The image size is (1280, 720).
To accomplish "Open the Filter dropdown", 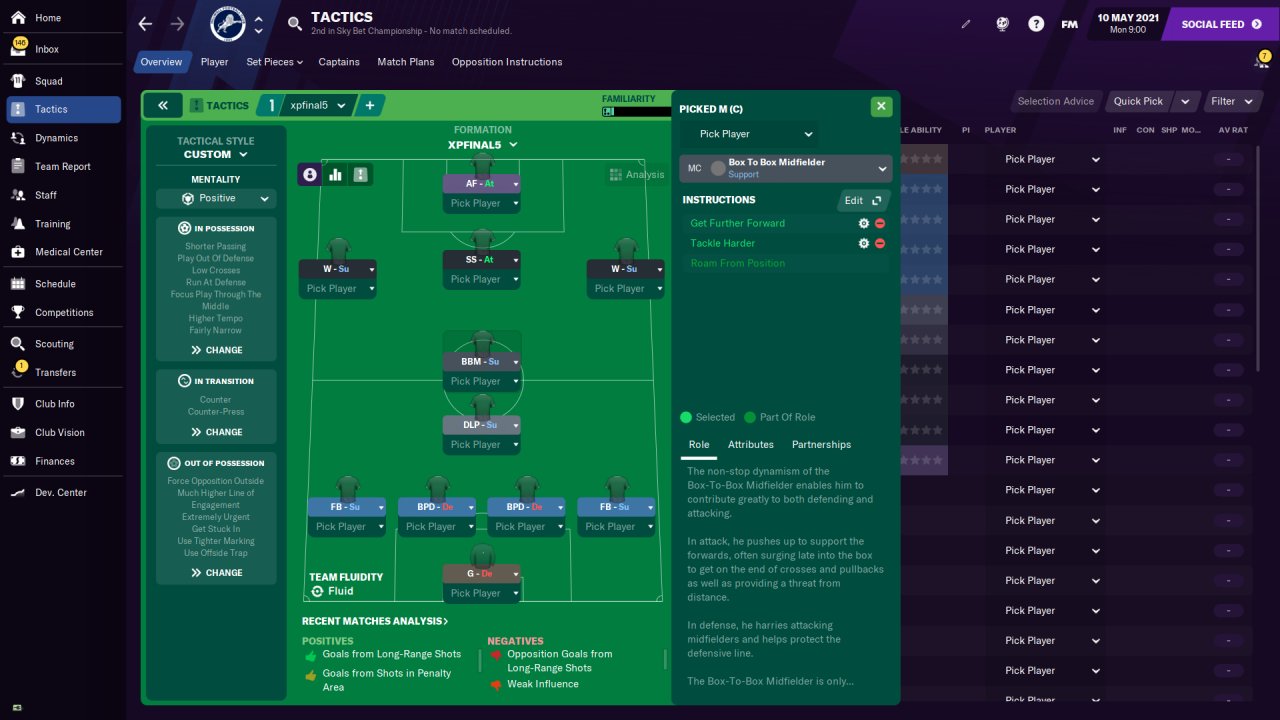I will pyautogui.click(x=1231, y=101).
